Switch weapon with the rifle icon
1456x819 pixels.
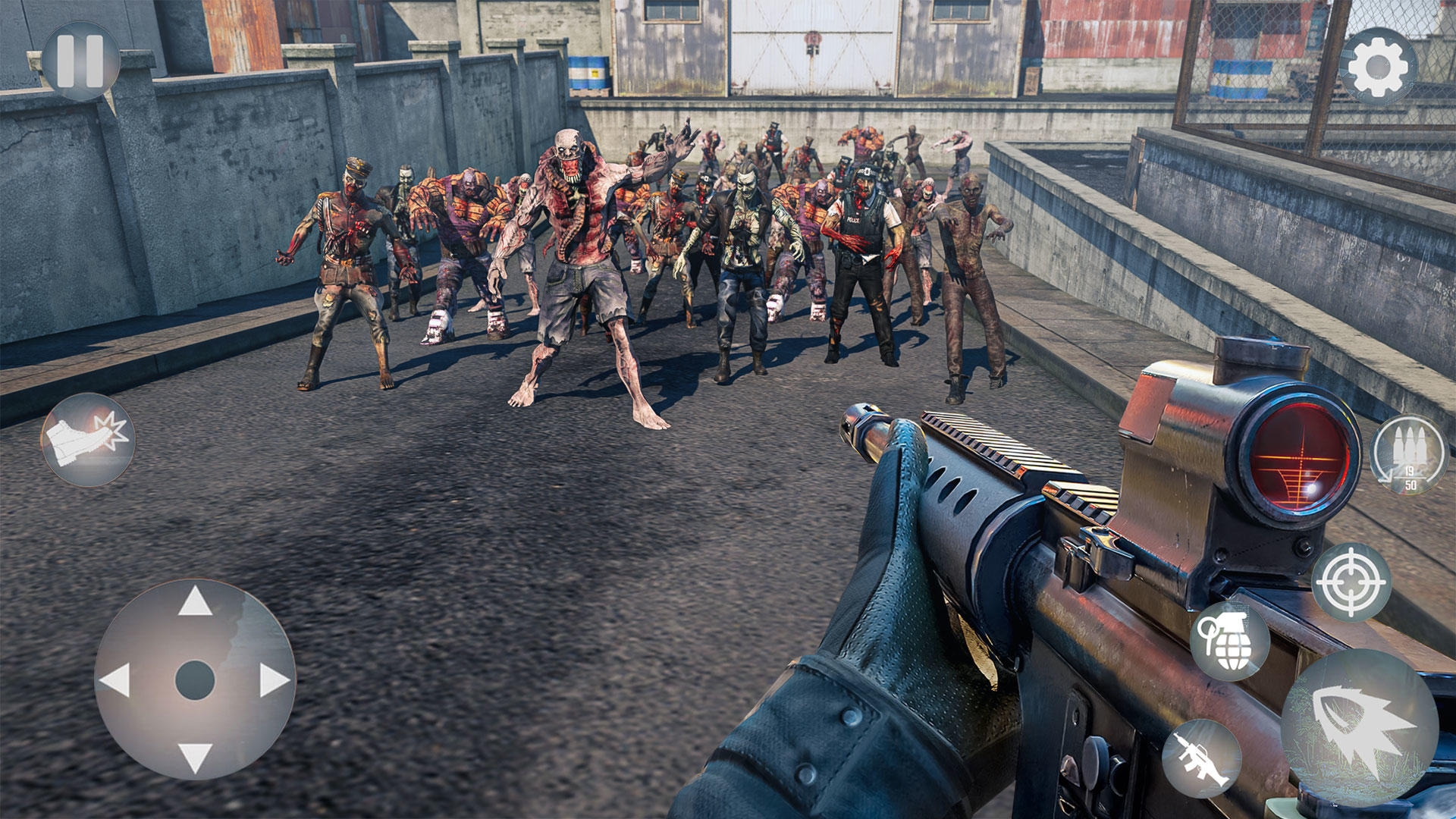(1201, 758)
